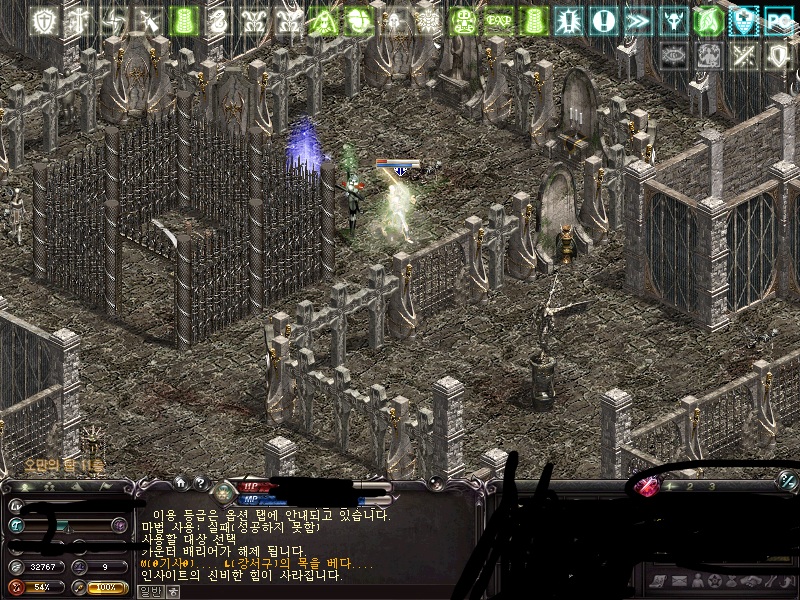Select hotbar page 2
The height and width of the screenshot is (600, 800).
[x=690, y=486]
